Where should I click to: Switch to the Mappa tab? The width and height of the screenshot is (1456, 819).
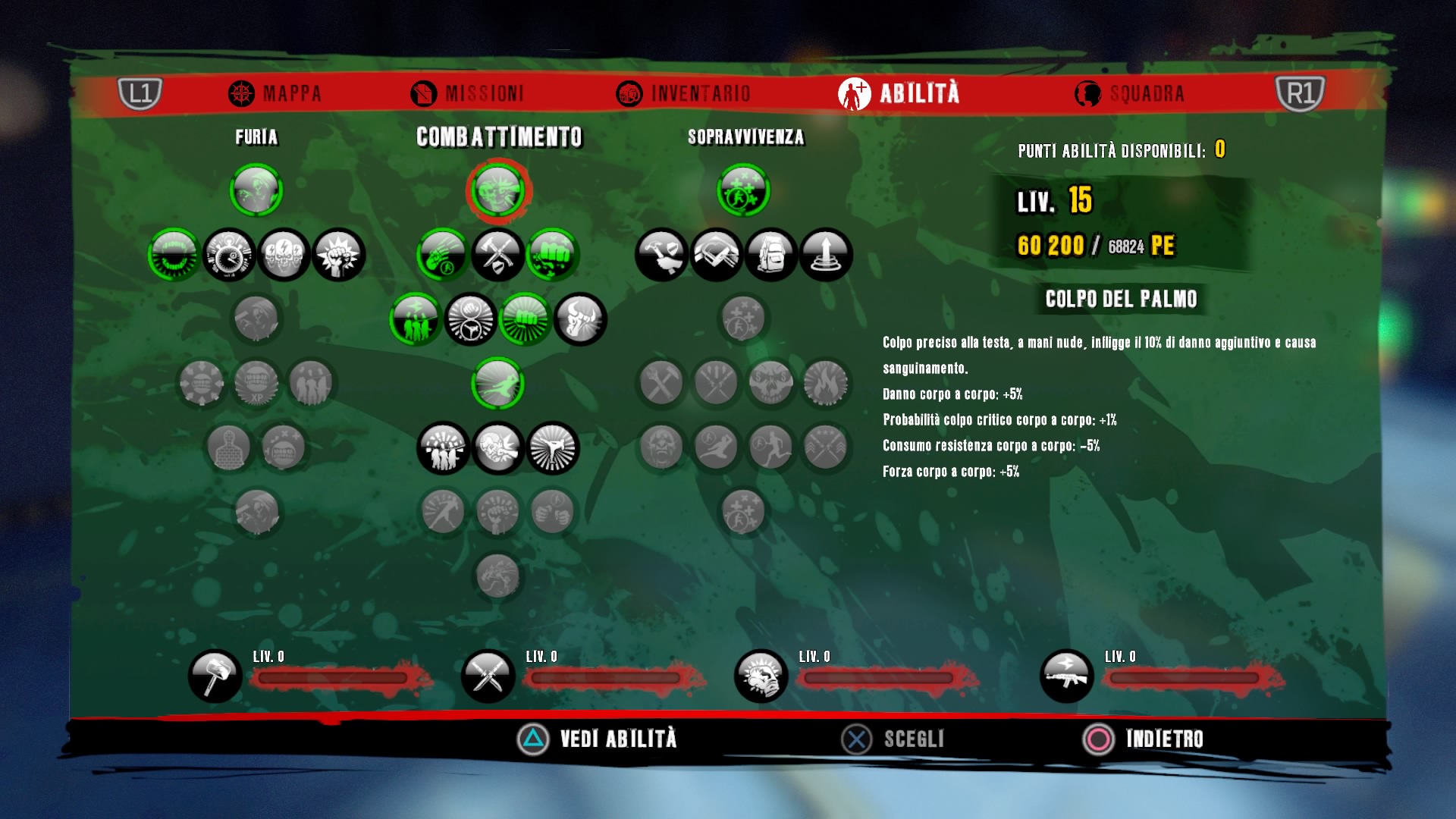point(275,93)
